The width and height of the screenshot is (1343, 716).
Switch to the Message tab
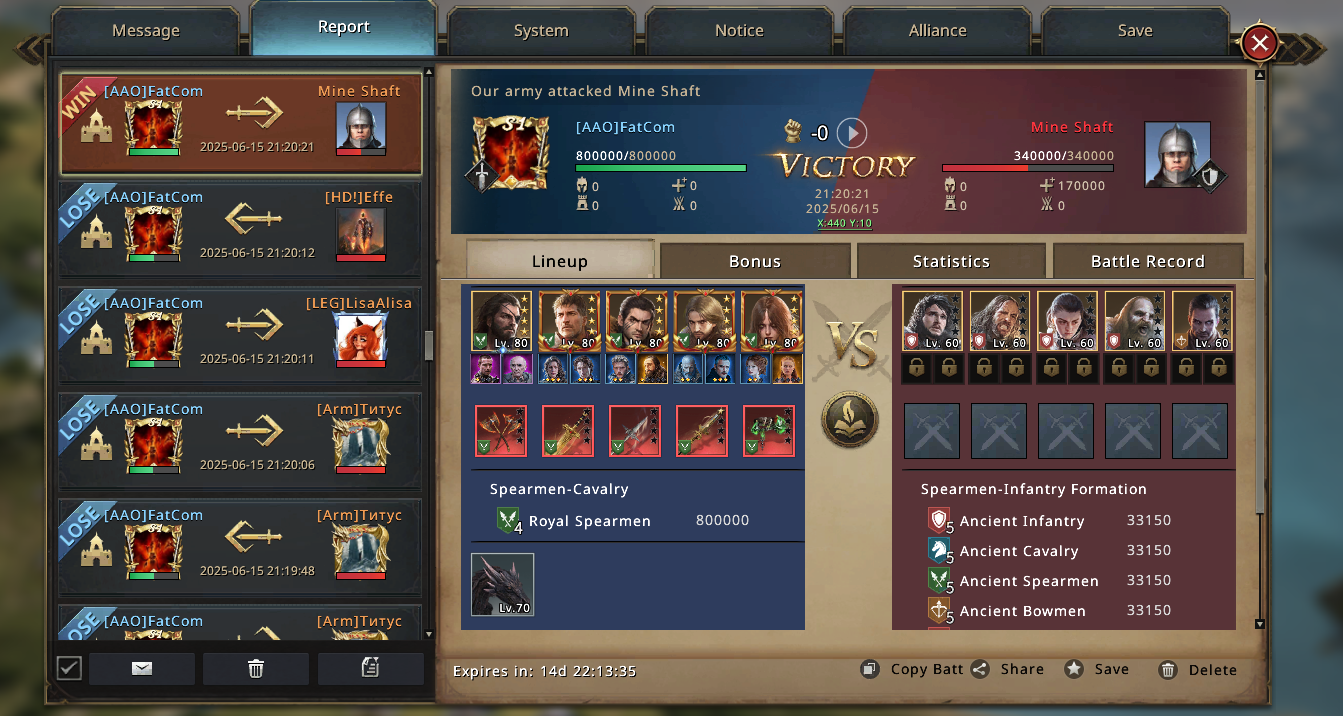[146, 31]
